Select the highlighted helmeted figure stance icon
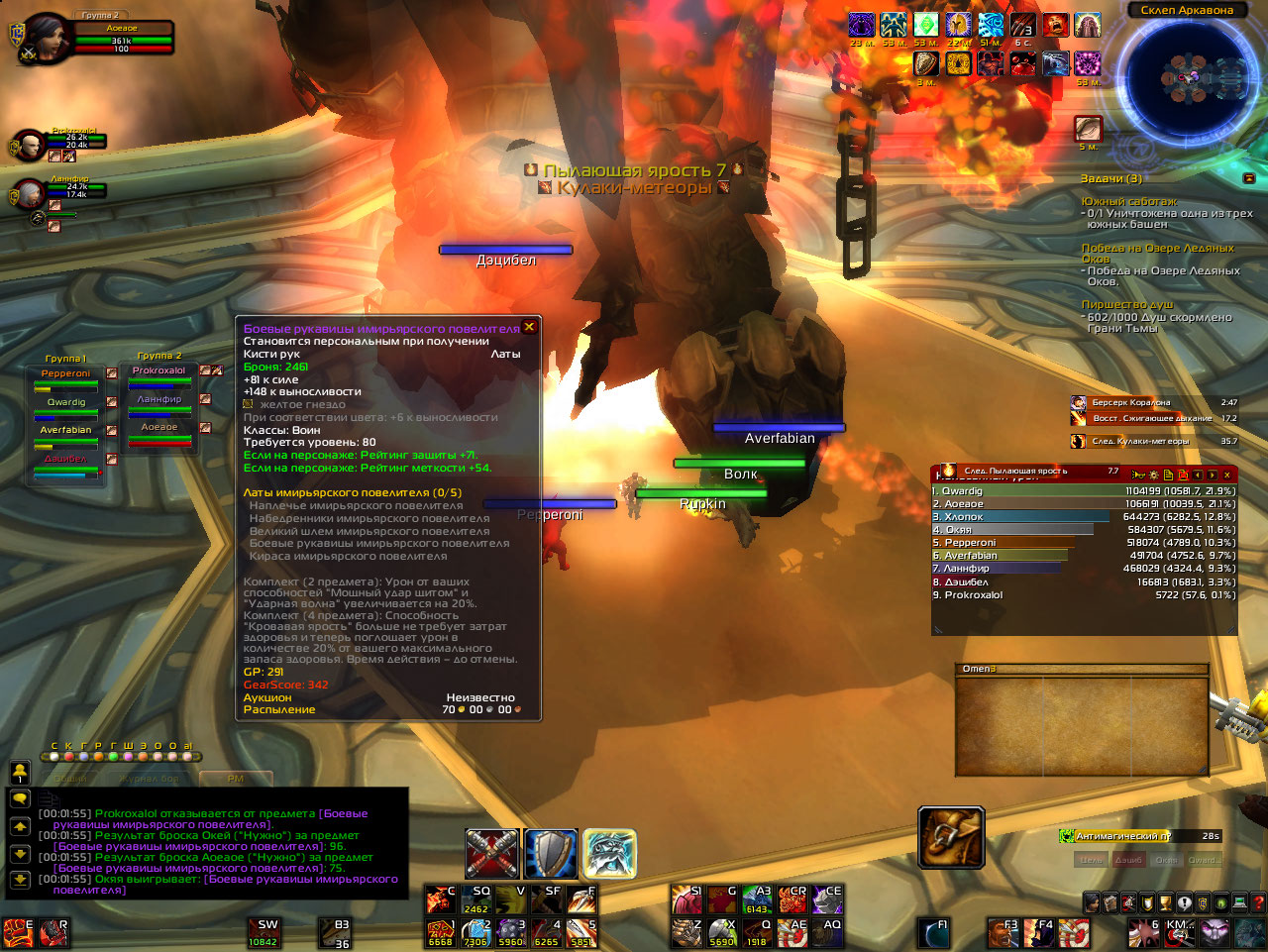 click(609, 853)
